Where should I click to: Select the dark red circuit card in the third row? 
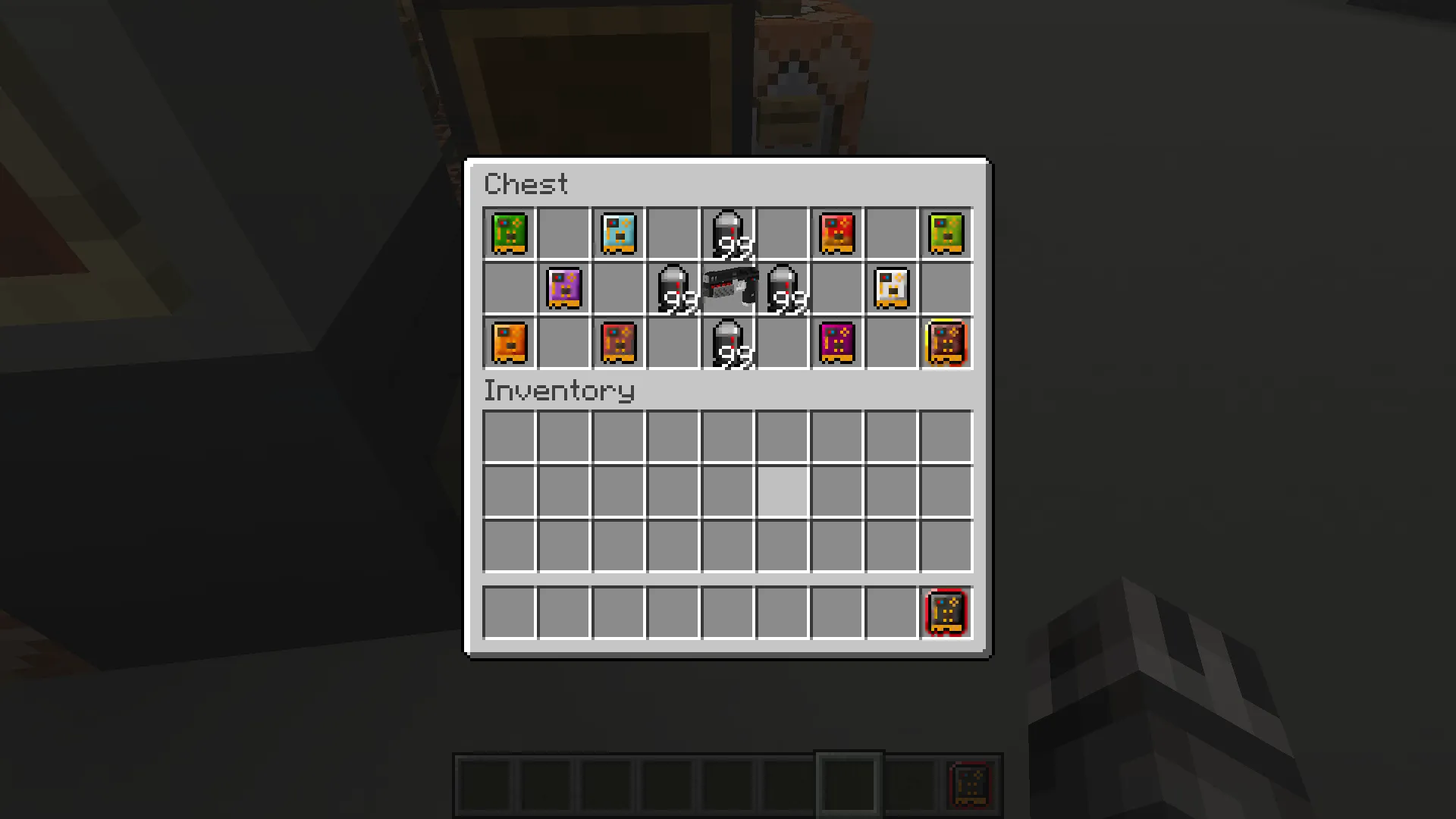pyautogui.click(x=617, y=343)
